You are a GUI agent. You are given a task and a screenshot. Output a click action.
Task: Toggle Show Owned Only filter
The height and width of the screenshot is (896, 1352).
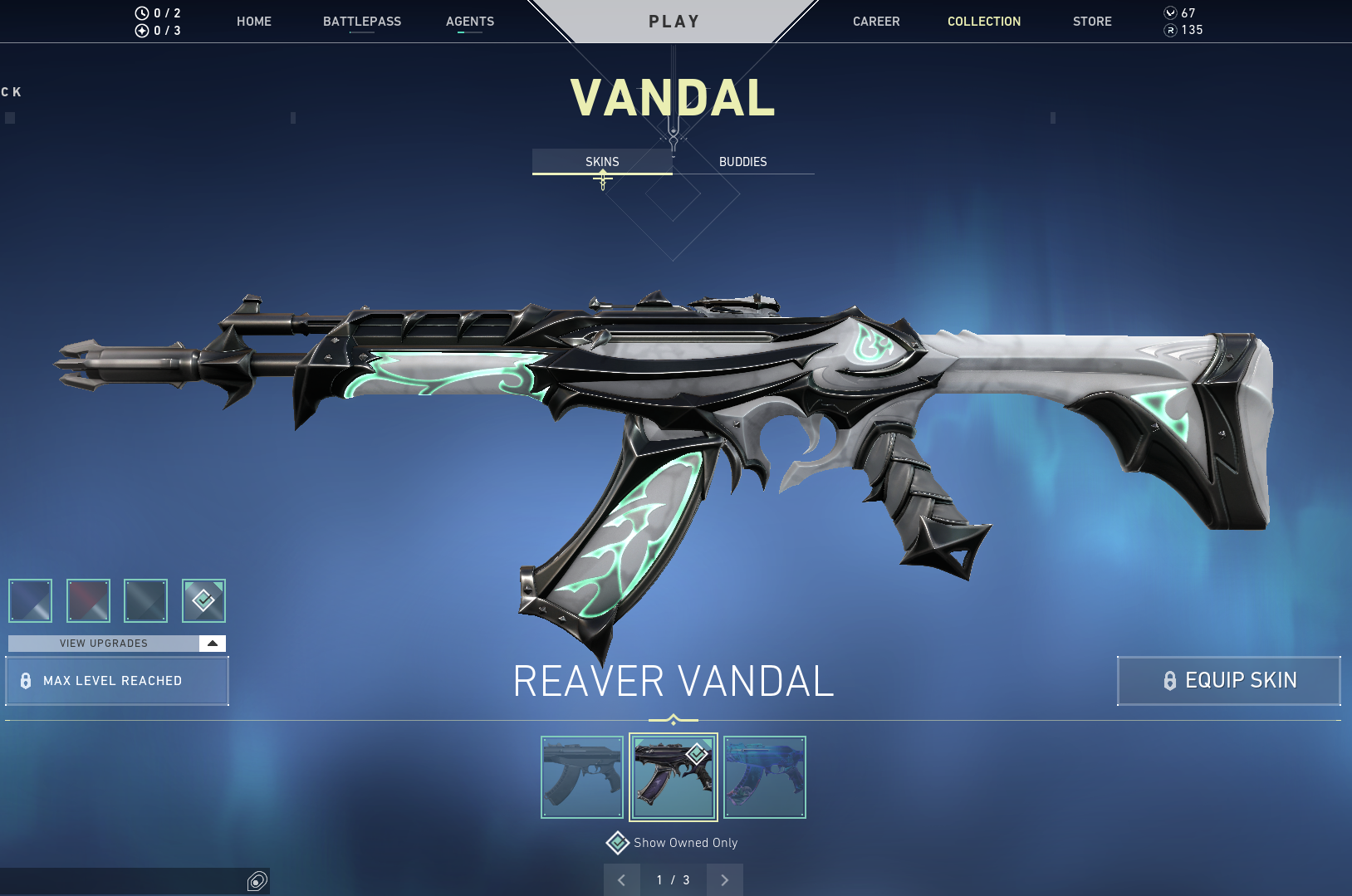tap(618, 842)
